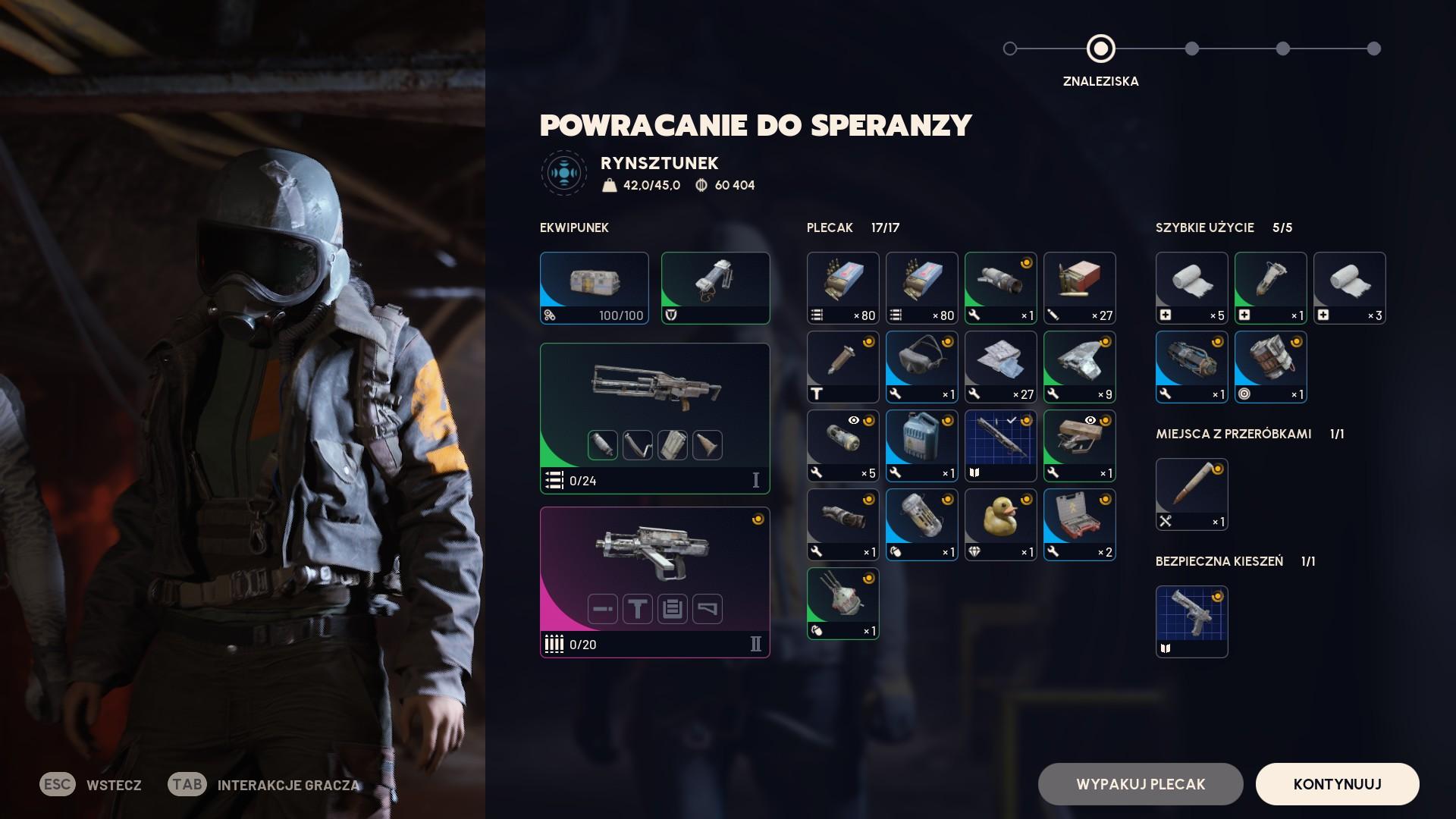Select the fabric stack of 27
This screenshot has height=819, width=1456.
(x=1000, y=366)
